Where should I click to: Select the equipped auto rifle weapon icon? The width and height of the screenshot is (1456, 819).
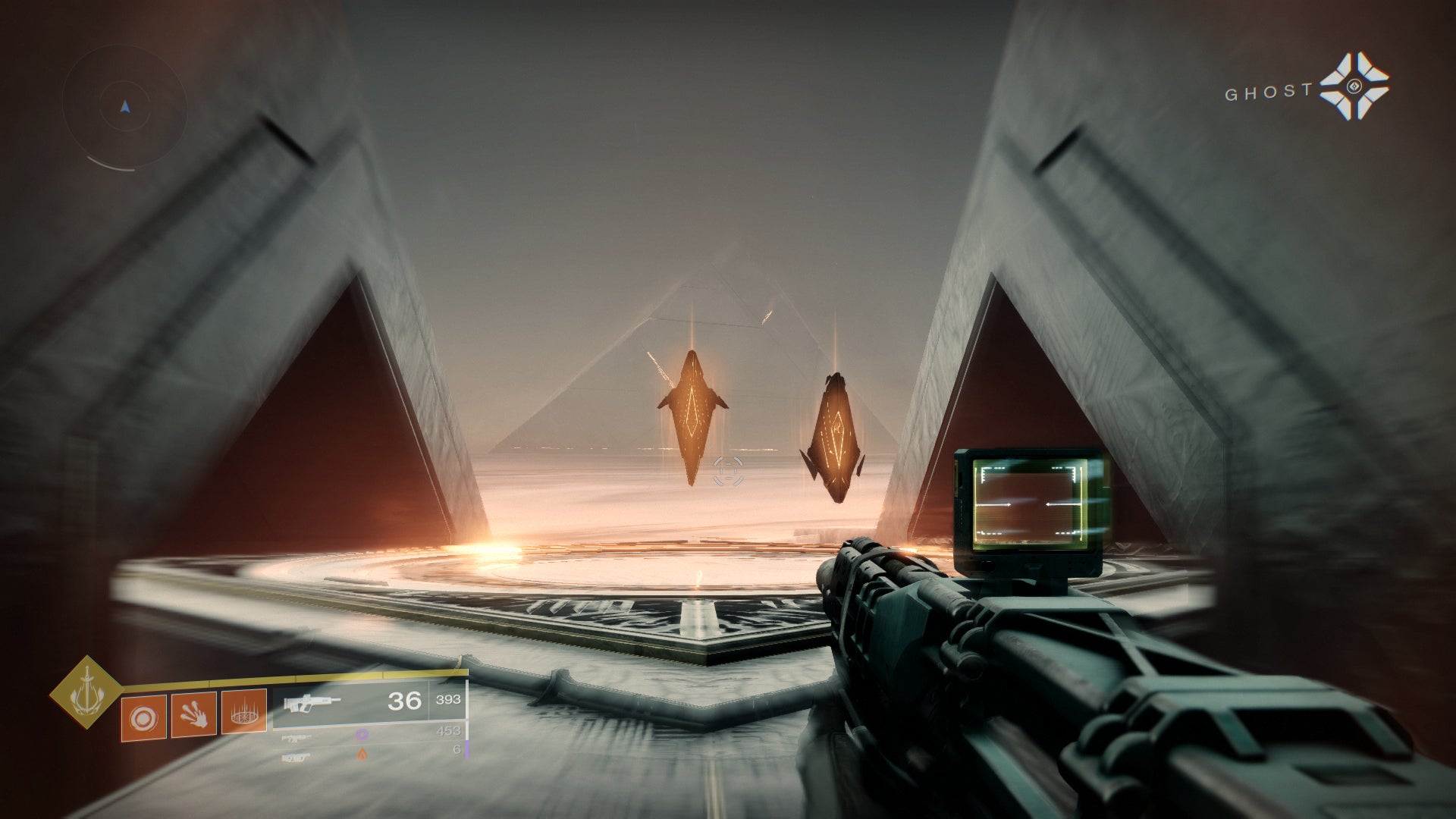pyautogui.click(x=311, y=703)
